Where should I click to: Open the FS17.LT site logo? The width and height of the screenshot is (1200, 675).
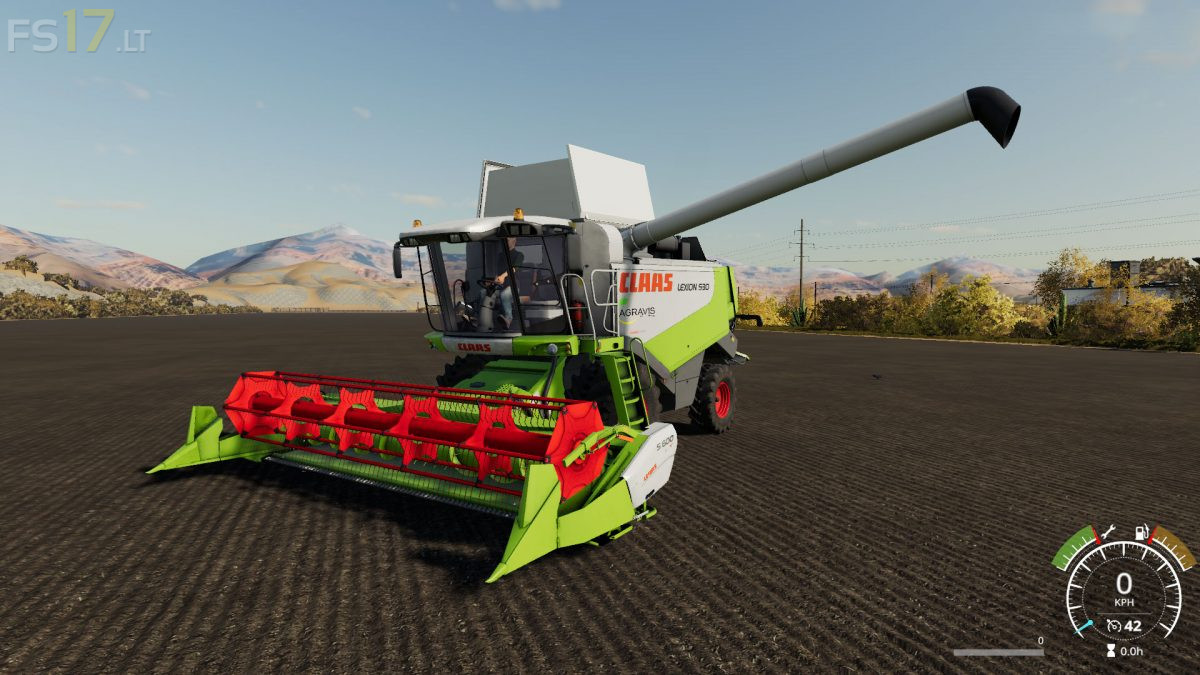(78, 32)
